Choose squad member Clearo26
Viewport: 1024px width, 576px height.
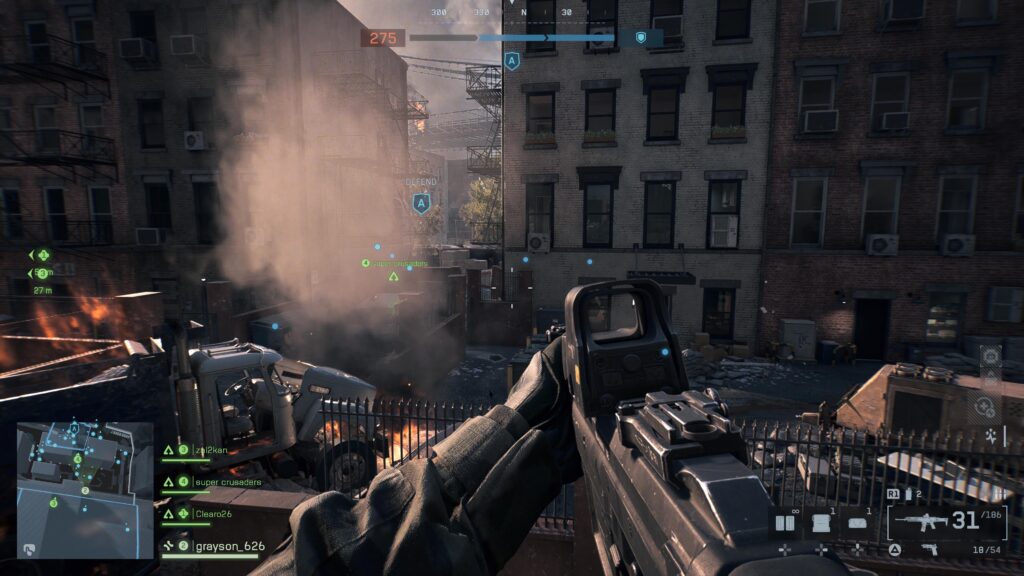point(213,514)
